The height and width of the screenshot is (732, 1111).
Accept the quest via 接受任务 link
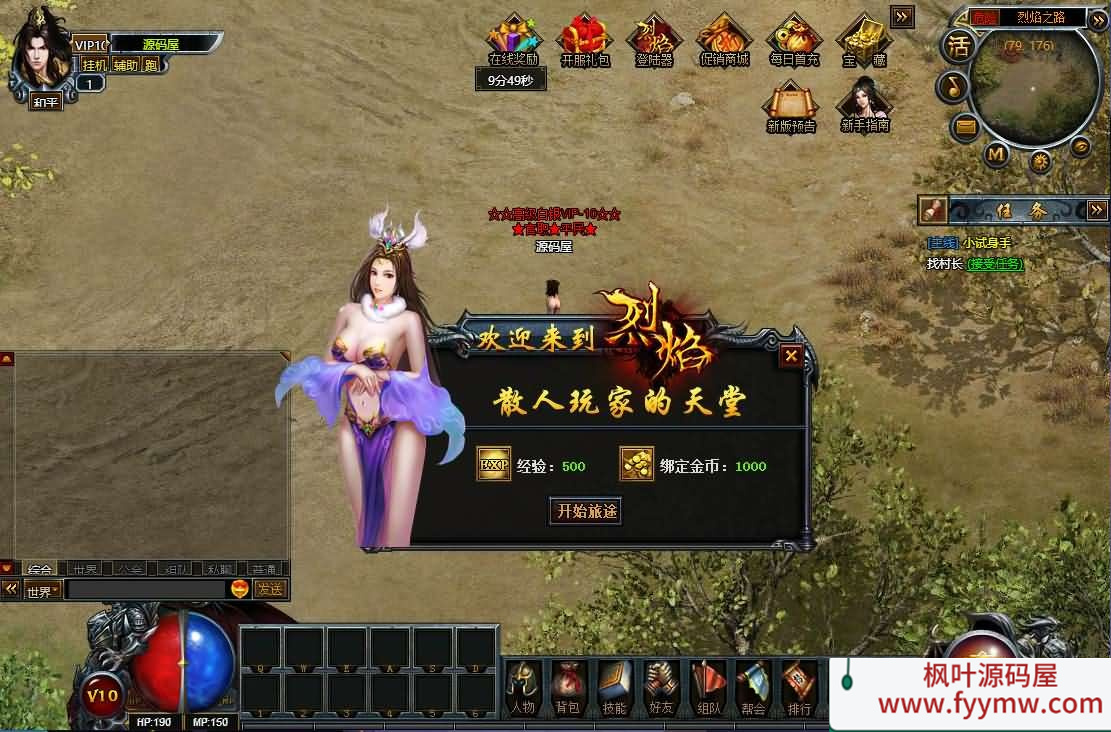pos(995,264)
